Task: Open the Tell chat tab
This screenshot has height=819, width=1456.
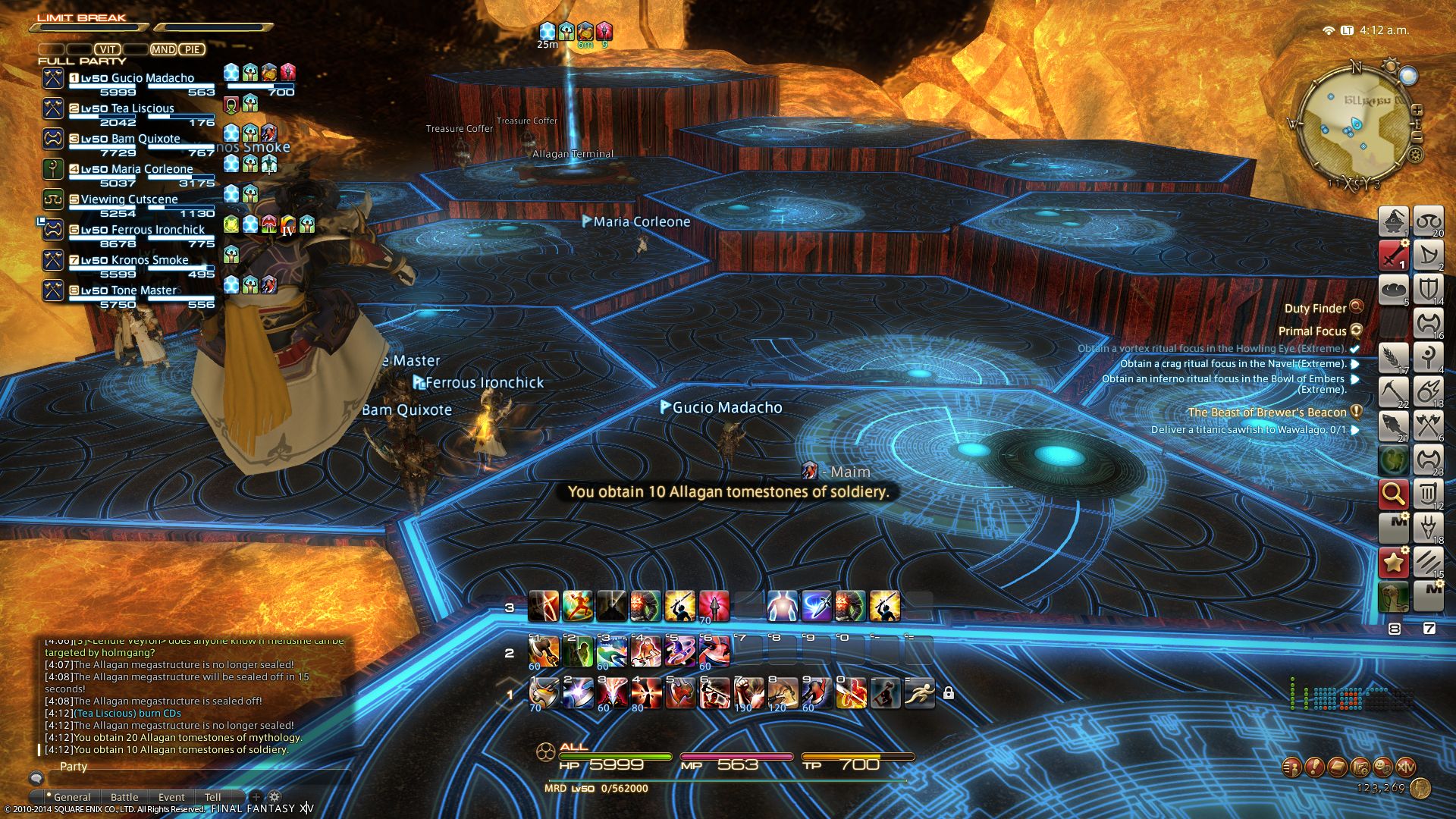Action: [213, 797]
